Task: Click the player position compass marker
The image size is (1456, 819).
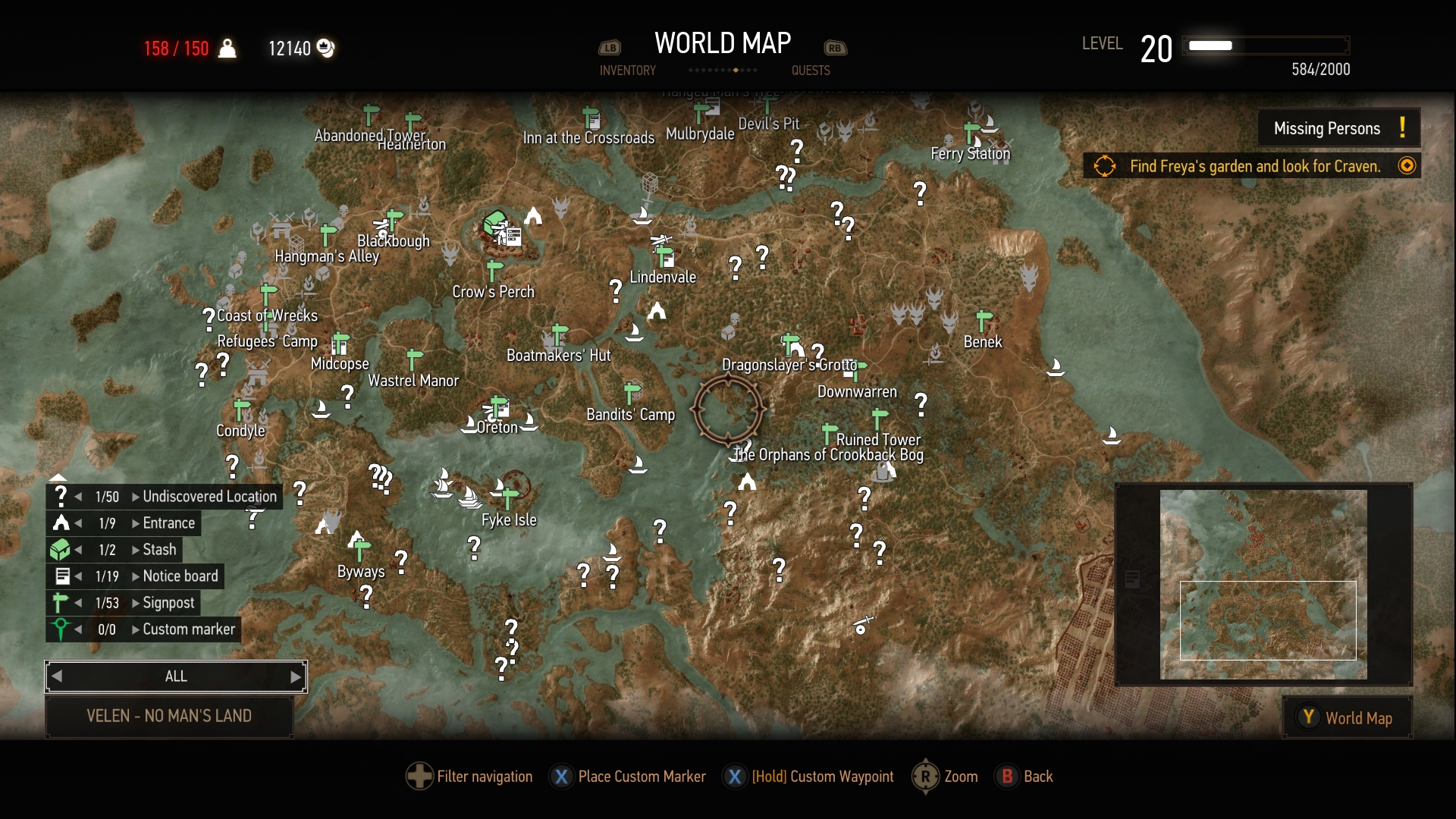Action: point(728,409)
